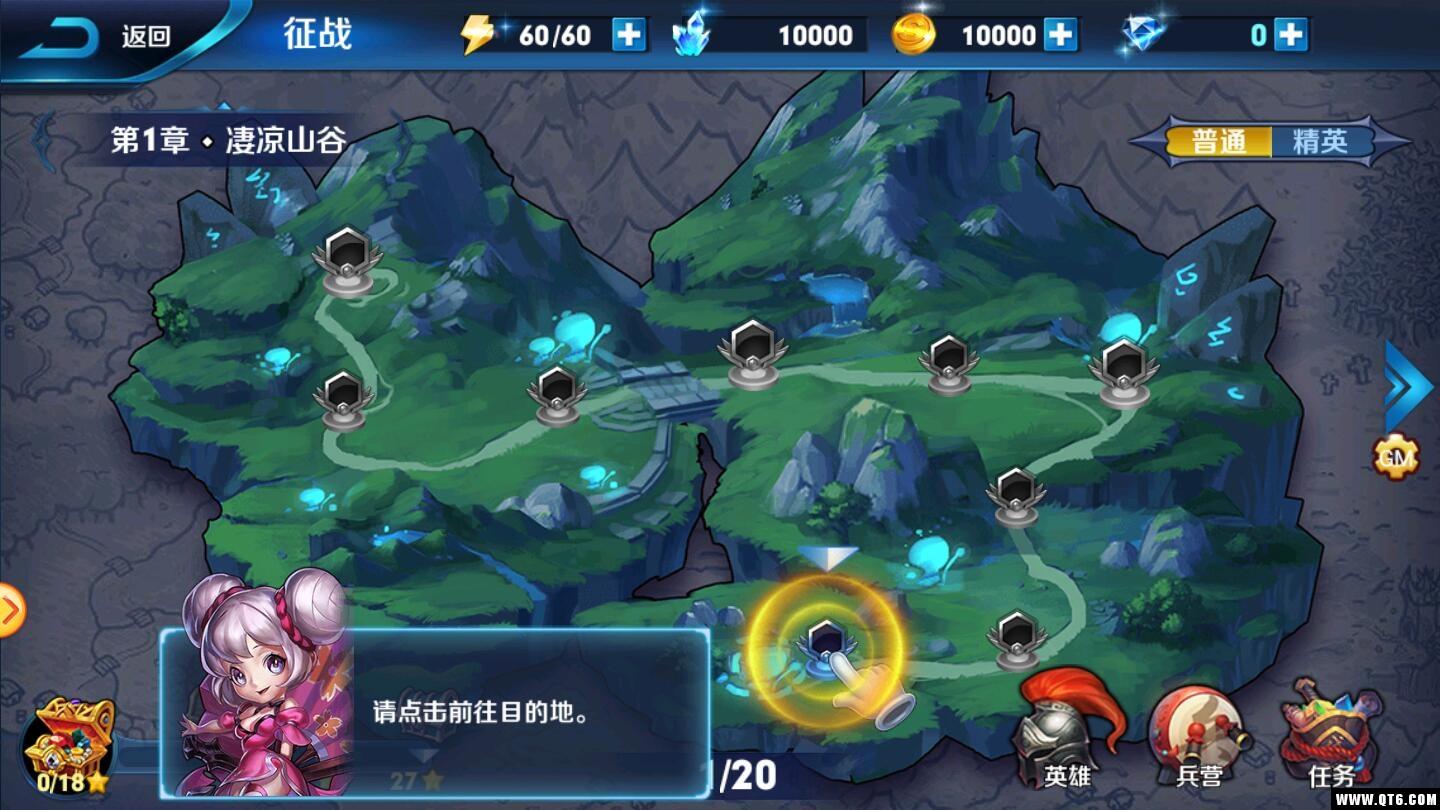This screenshot has height=810, width=1440.
Task: Select the 普通 Normal difficulty tab
Action: 1220,142
